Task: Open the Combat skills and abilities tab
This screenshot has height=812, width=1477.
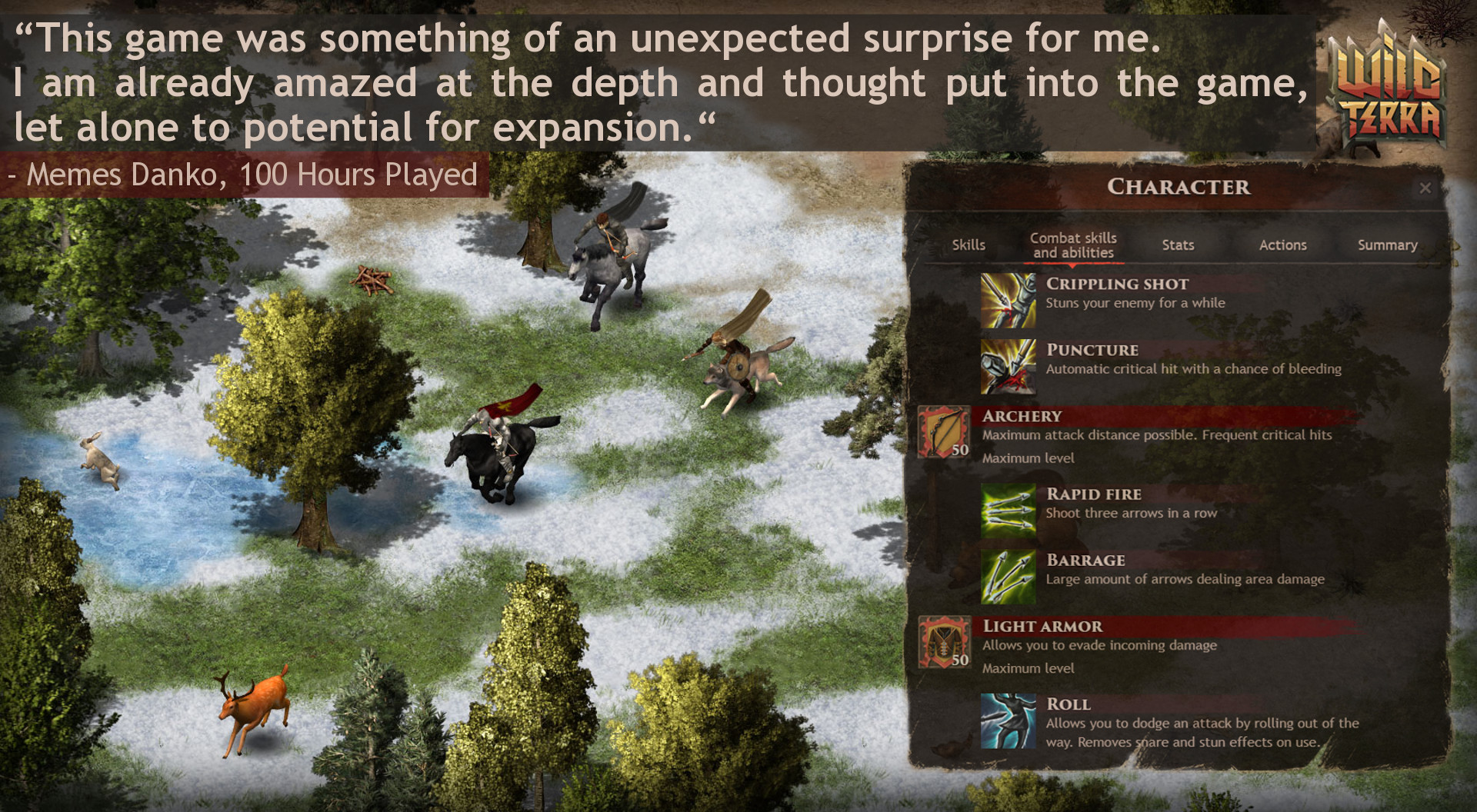Action: [x=1072, y=245]
